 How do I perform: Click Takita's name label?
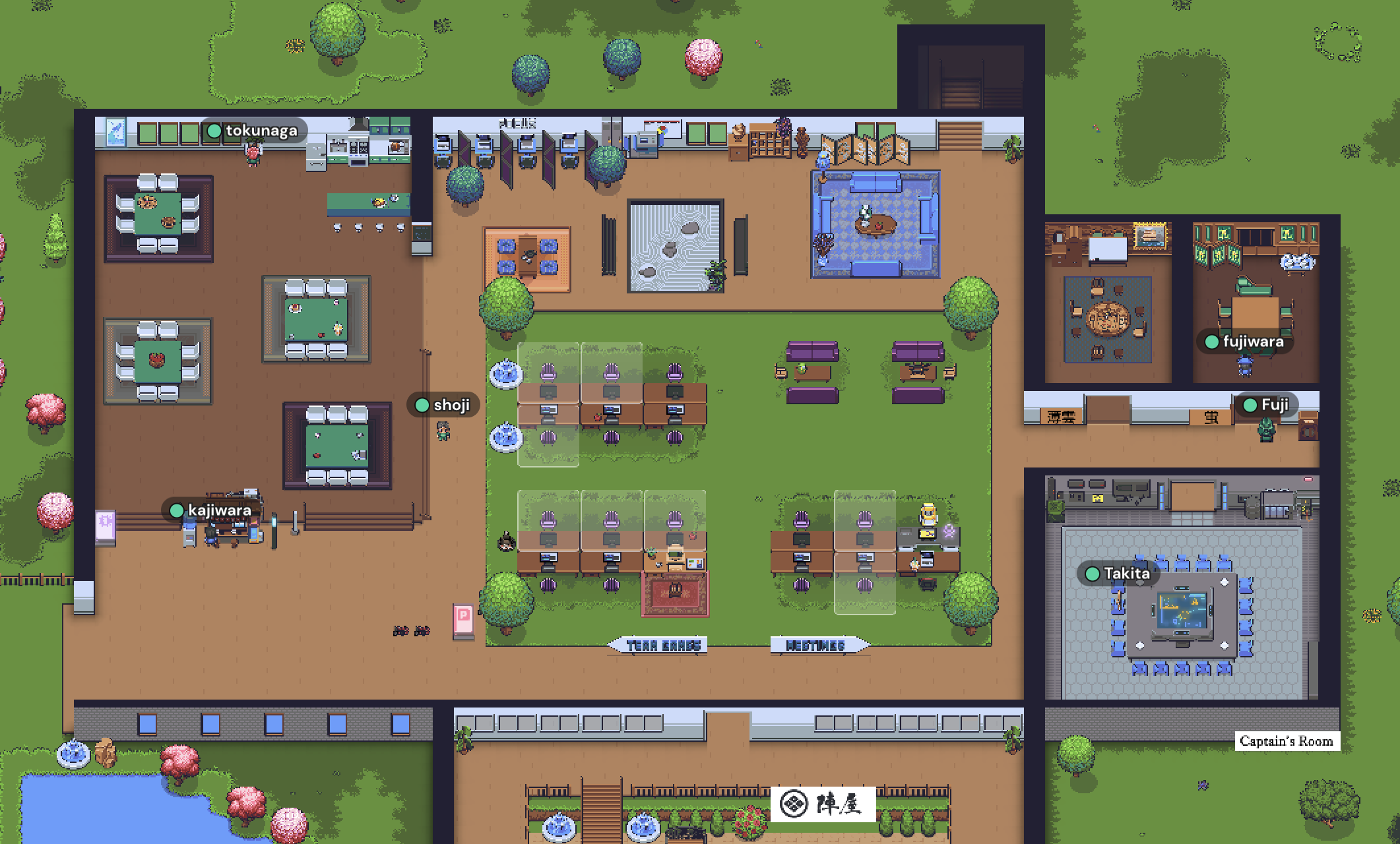click(1119, 574)
